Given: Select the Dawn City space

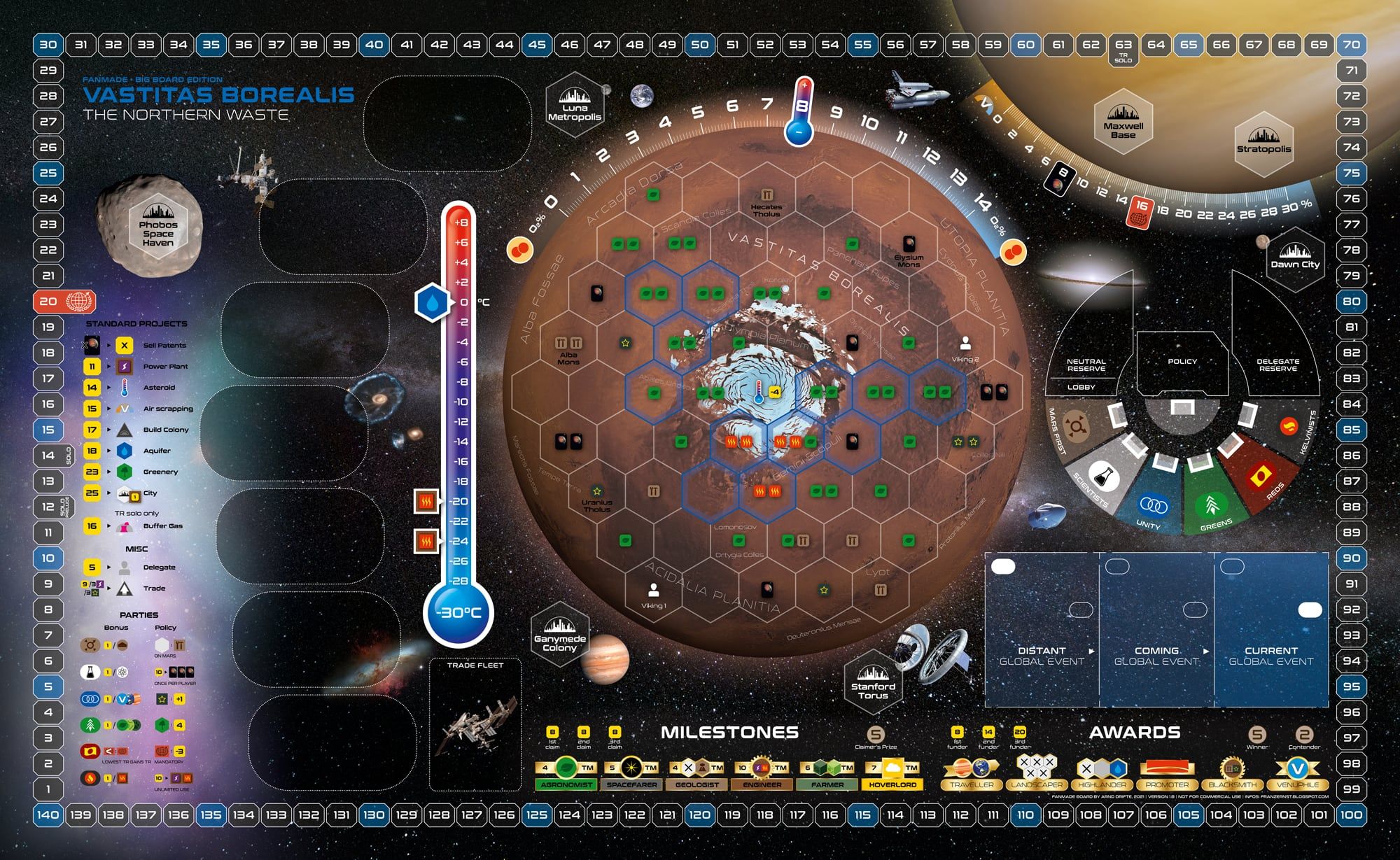Looking at the screenshot, I should pyautogui.click(x=1295, y=258).
